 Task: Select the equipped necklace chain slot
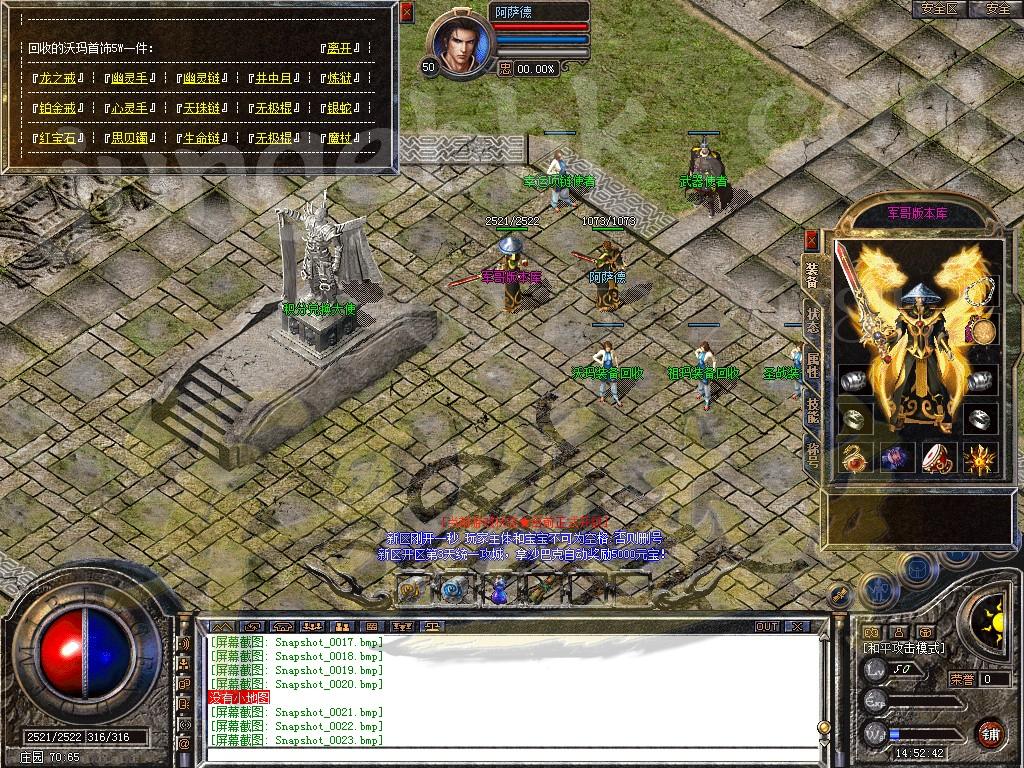(981, 293)
